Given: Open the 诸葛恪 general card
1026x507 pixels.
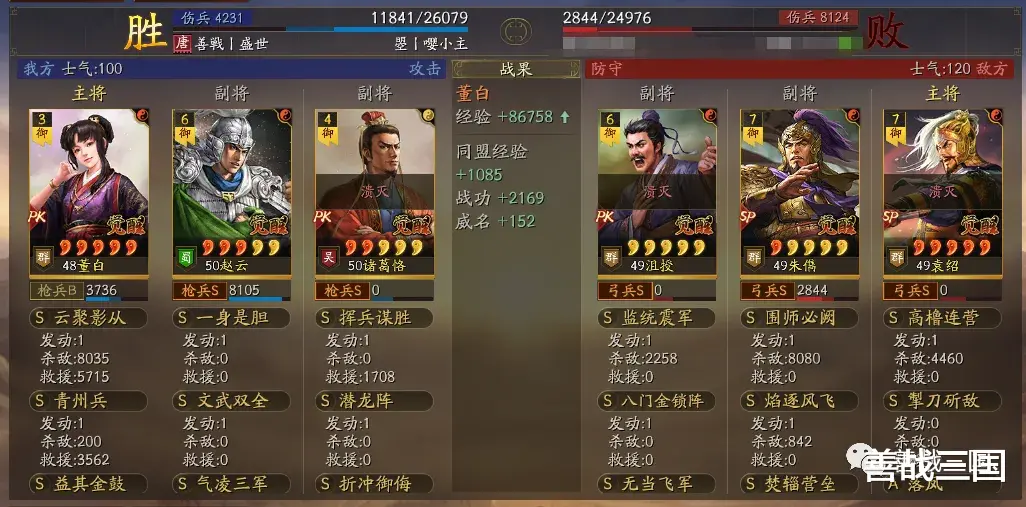Looking at the screenshot, I should (375, 183).
